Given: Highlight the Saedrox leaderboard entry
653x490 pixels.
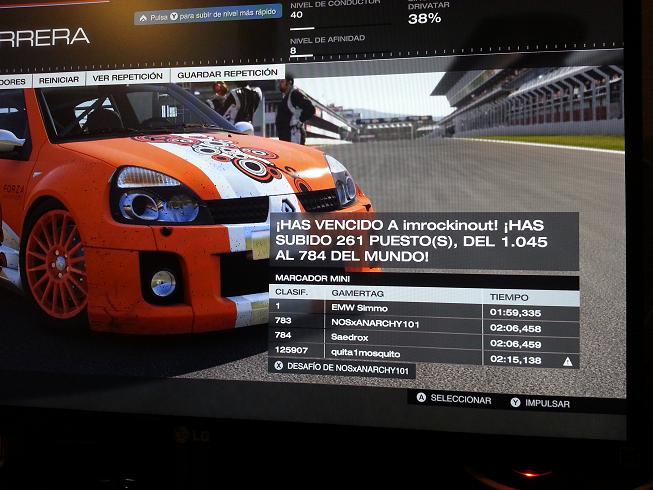Looking at the screenshot, I should 424,342.
